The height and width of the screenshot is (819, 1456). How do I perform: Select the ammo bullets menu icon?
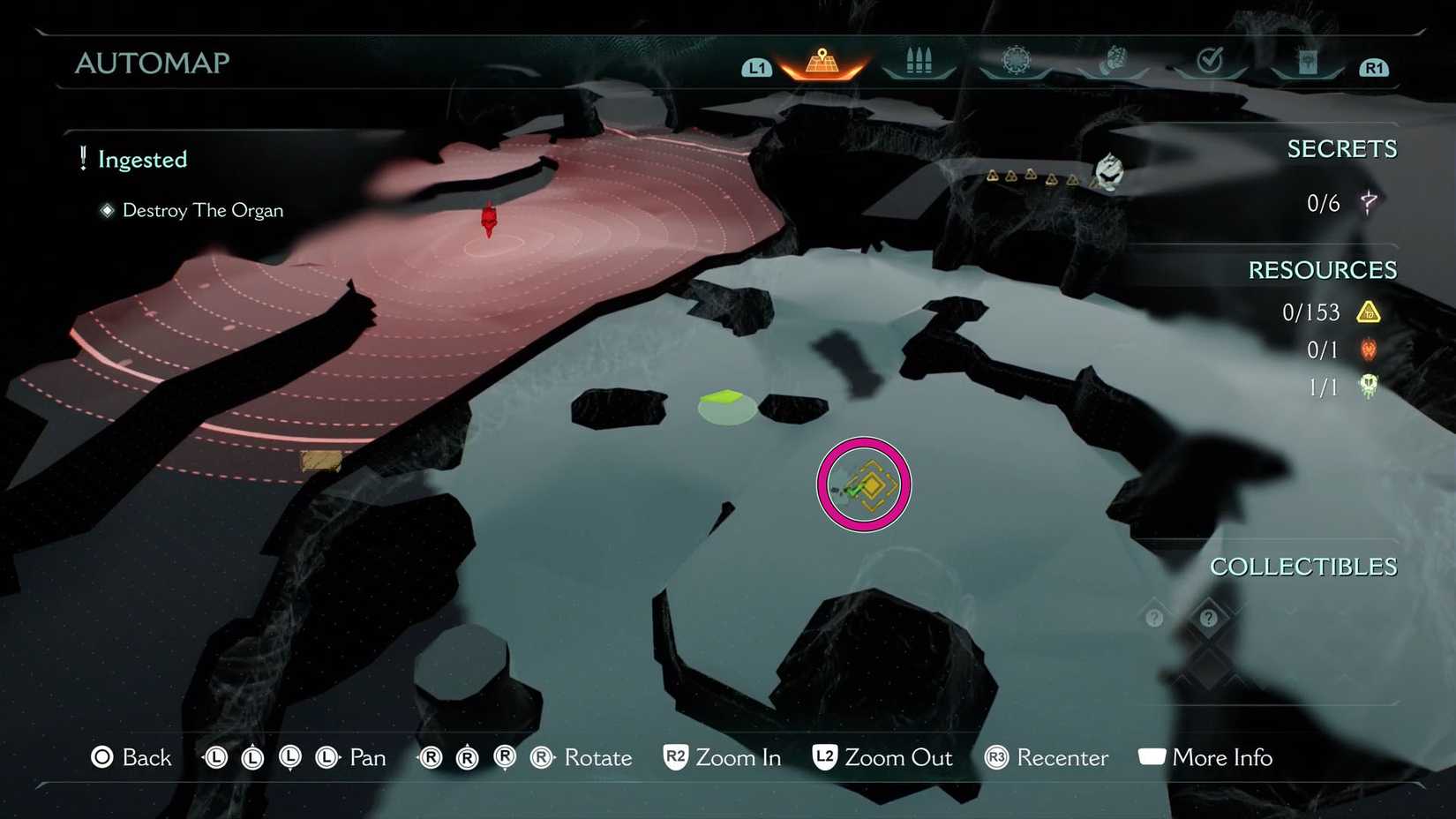pyautogui.click(x=918, y=60)
